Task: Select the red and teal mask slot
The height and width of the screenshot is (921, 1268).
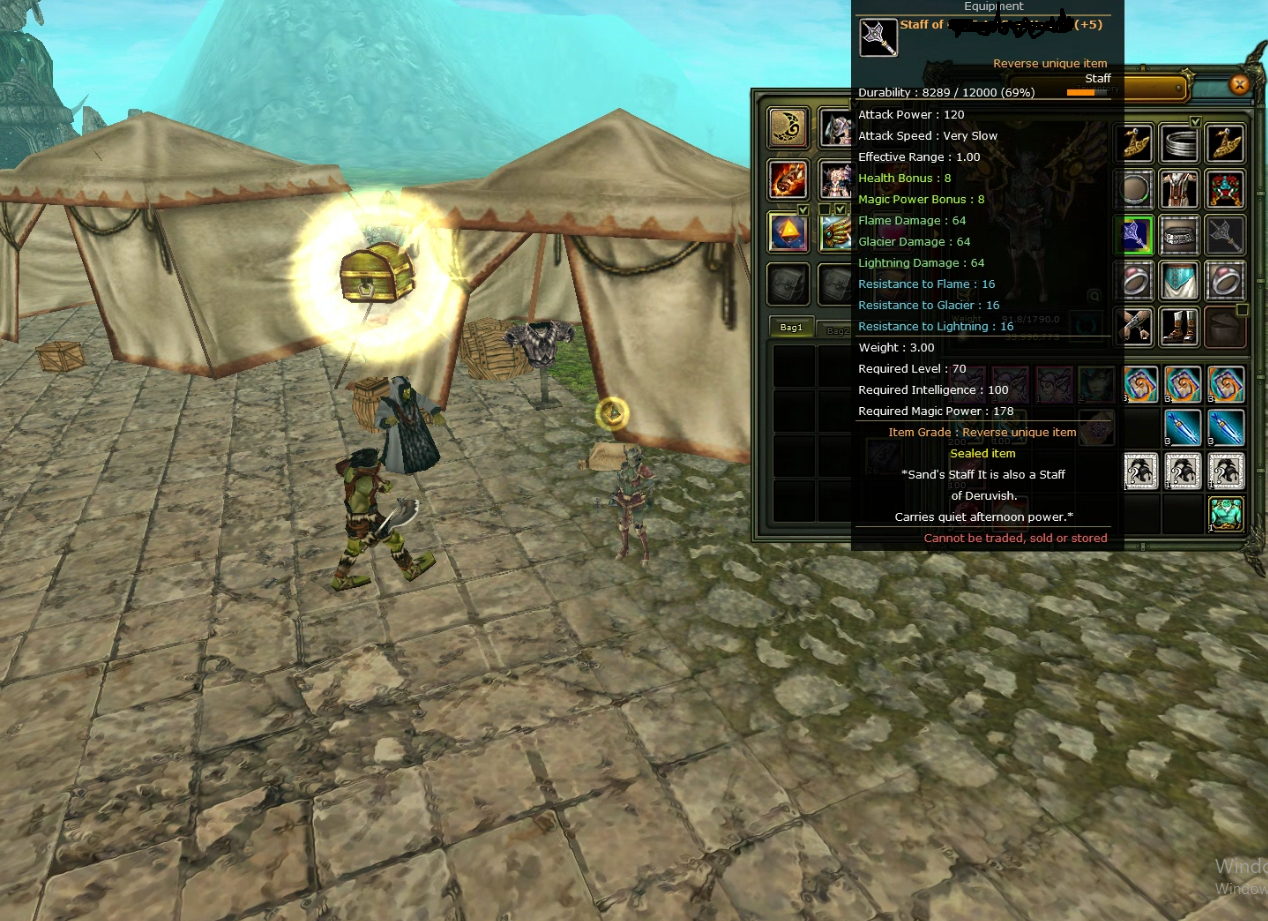Action: coord(1225,189)
